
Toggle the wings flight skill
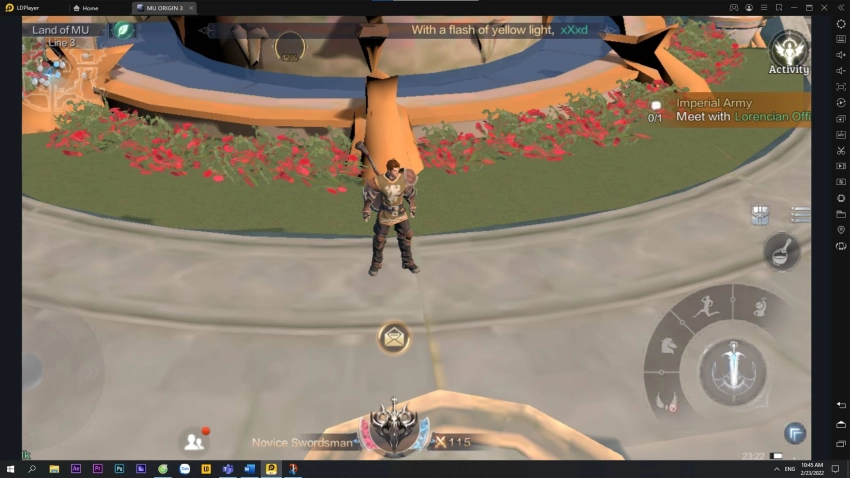pos(666,402)
